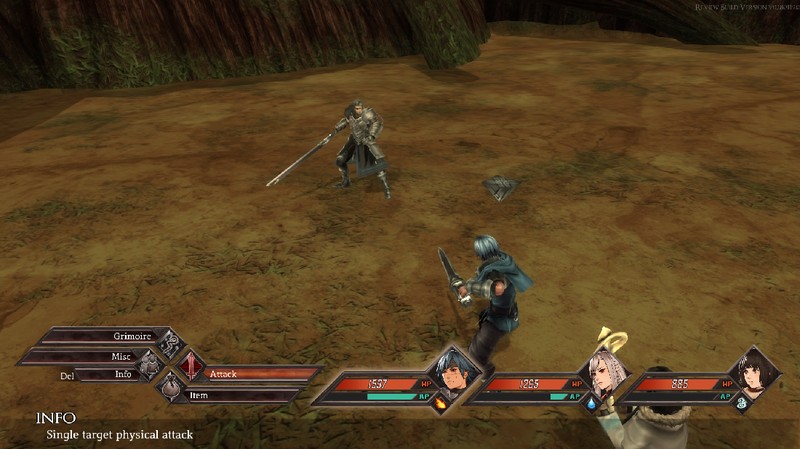Show the Info option
This screenshot has height=449, width=800.
pos(118,374)
